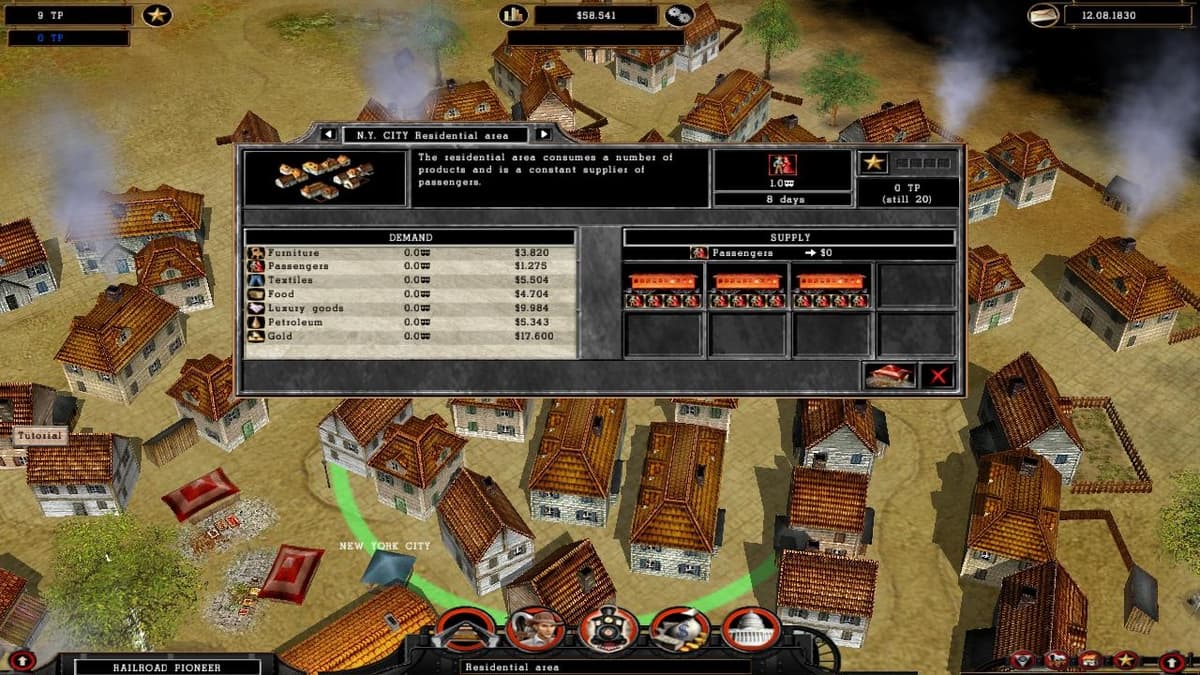
Task: Select the Furniture demand row
Action: 410,253
